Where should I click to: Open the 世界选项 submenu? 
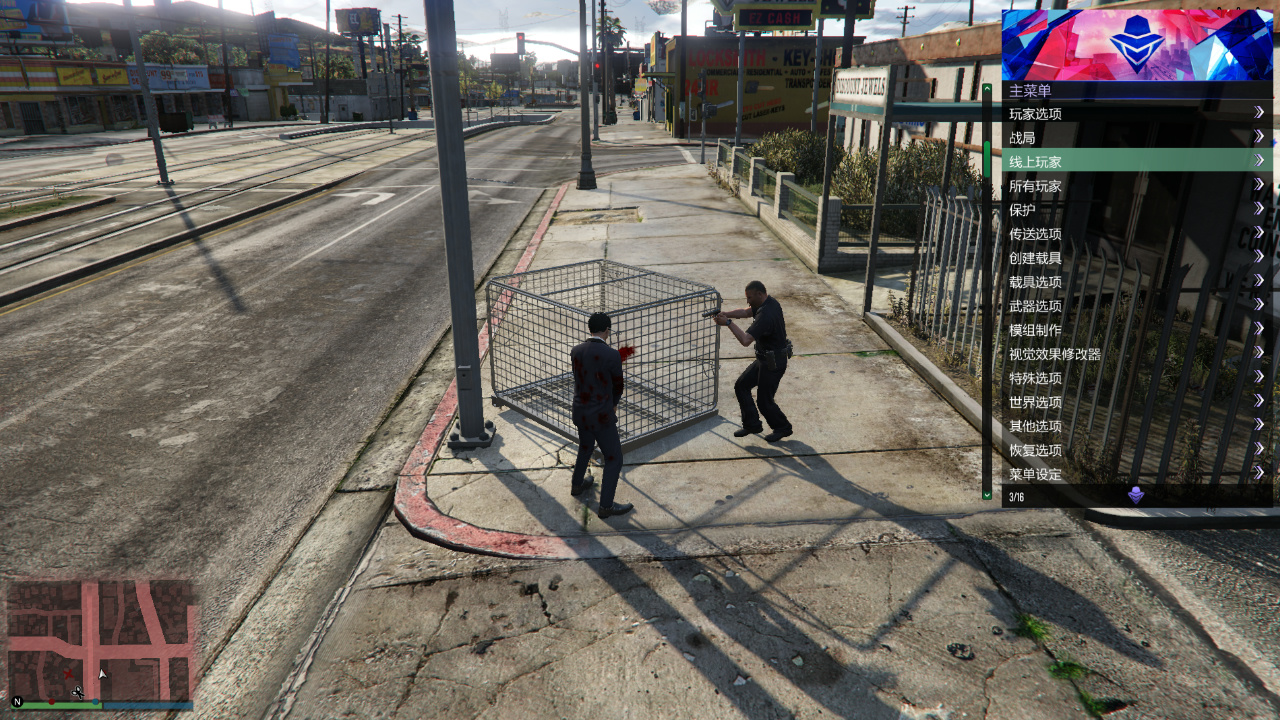tap(1135, 402)
